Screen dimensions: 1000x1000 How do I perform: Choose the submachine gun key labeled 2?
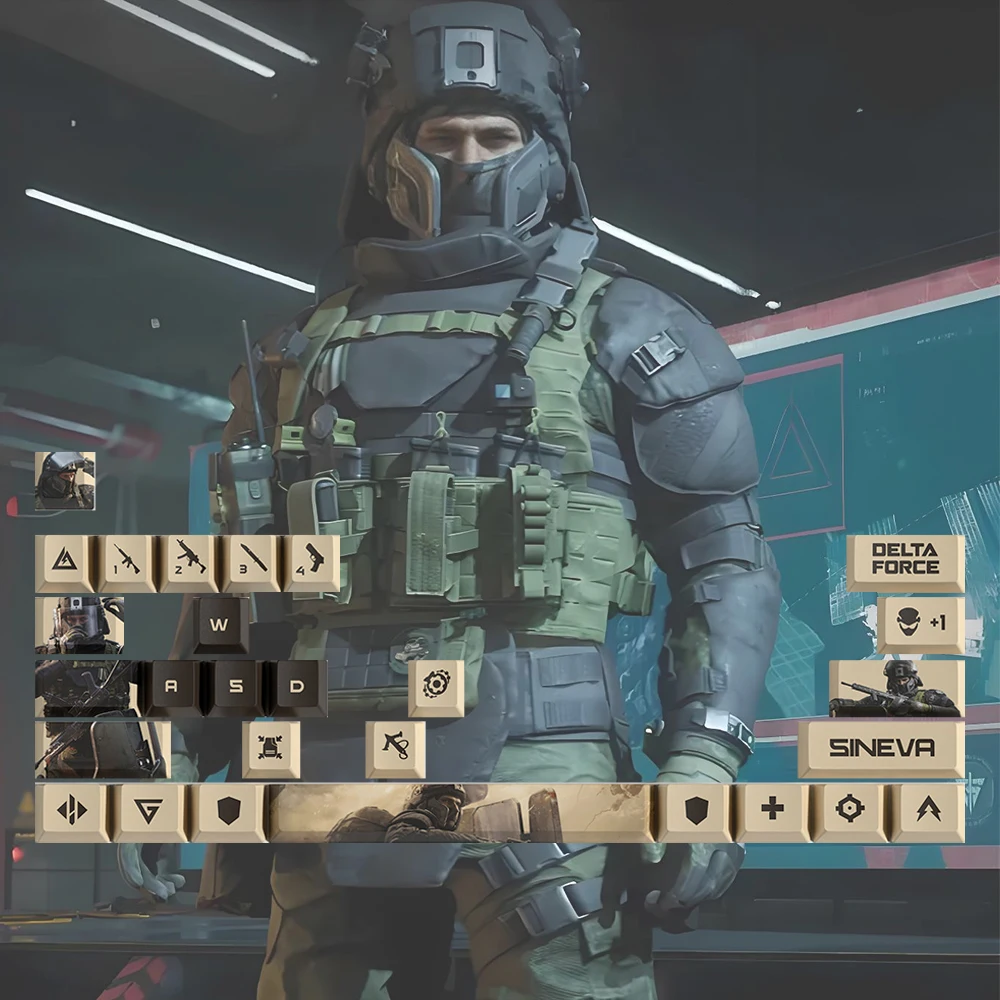pyautogui.click(x=190, y=563)
